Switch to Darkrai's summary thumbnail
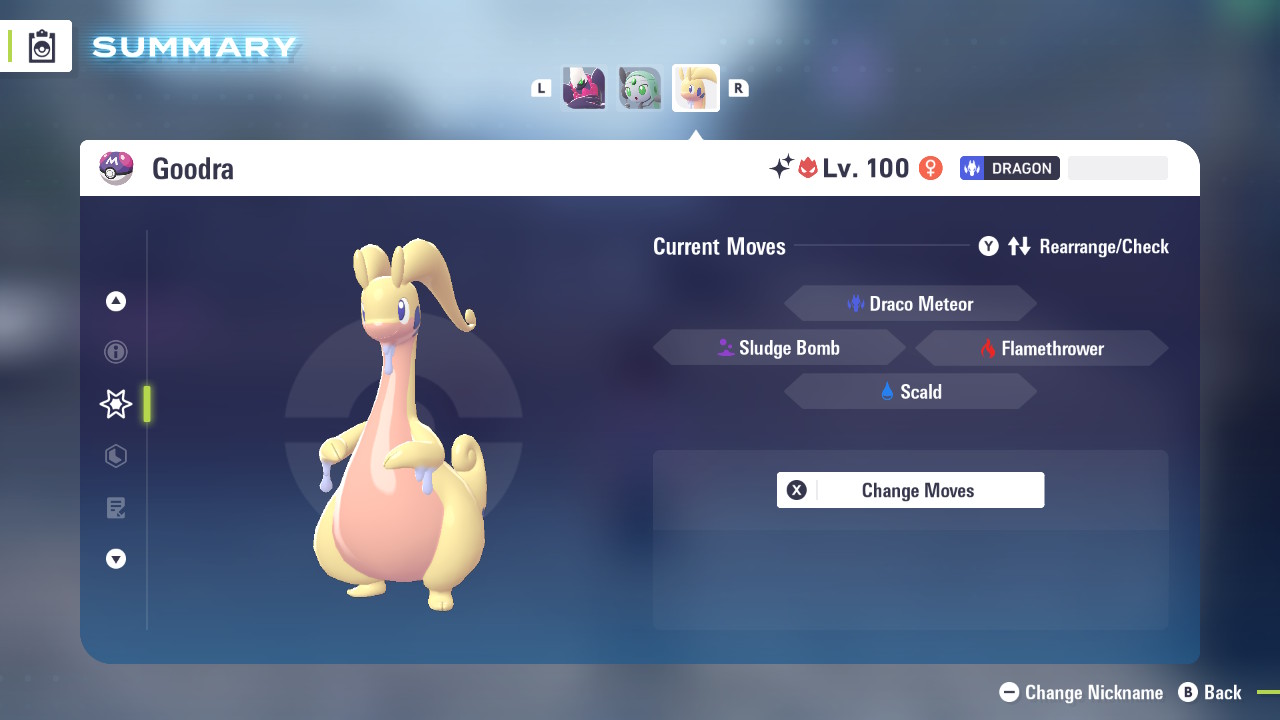 tap(584, 87)
